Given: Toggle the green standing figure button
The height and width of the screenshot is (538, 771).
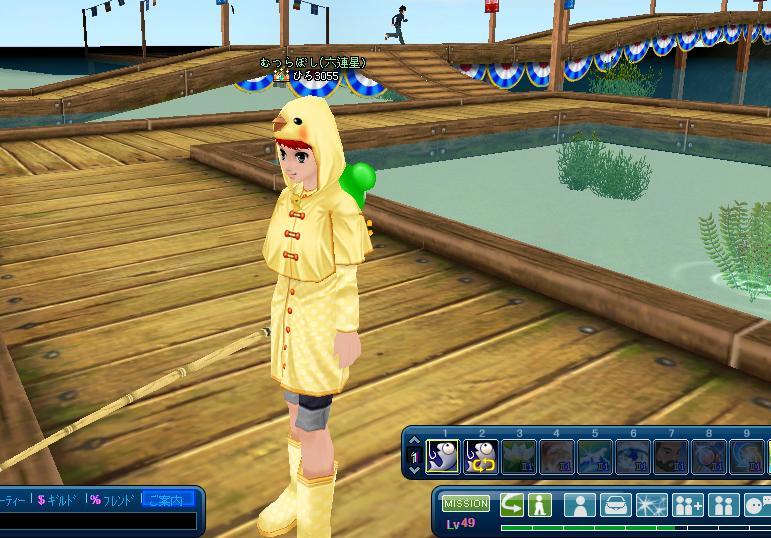Looking at the screenshot, I should [540, 504].
